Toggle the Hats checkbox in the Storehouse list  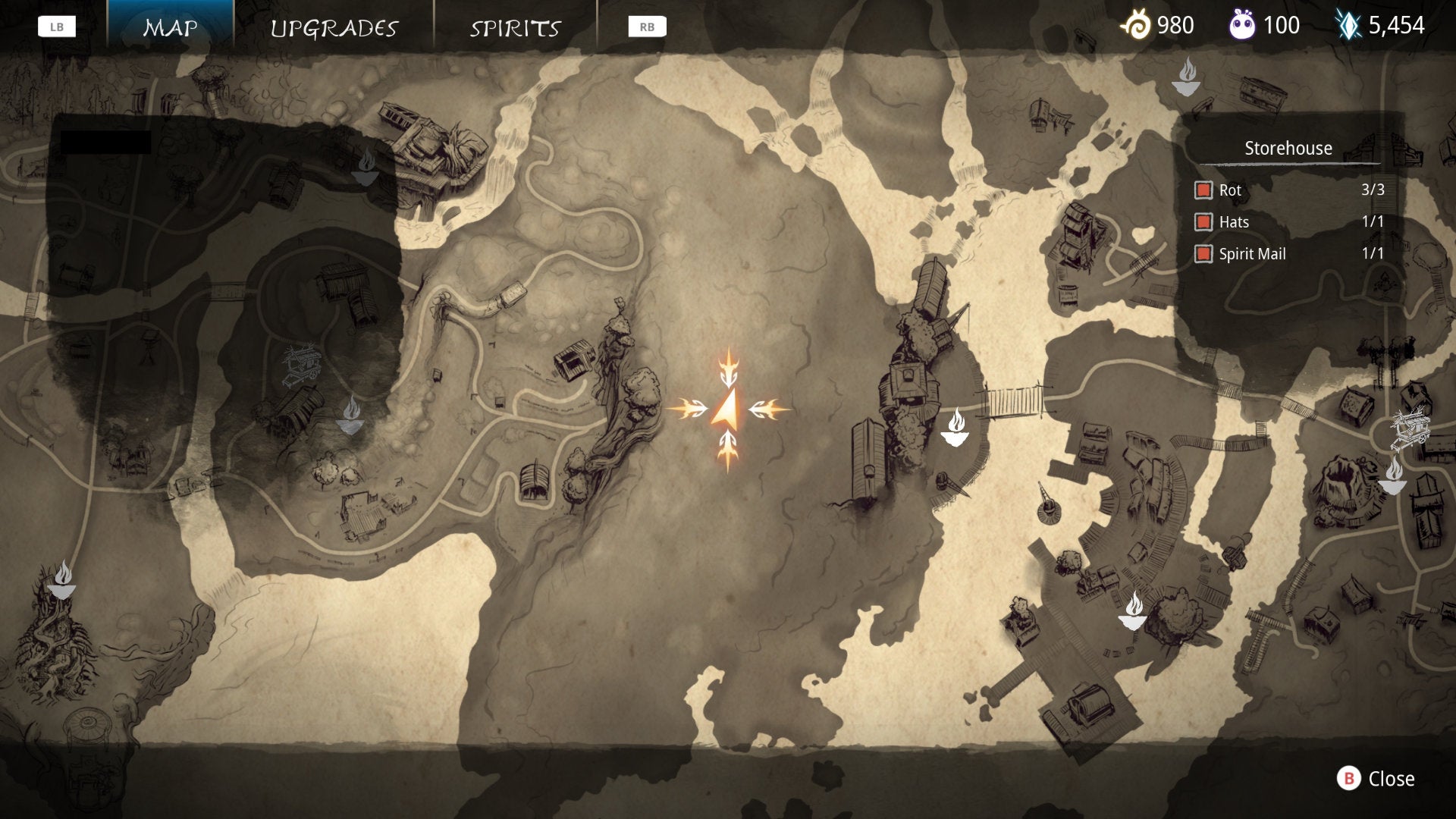coord(1203,222)
